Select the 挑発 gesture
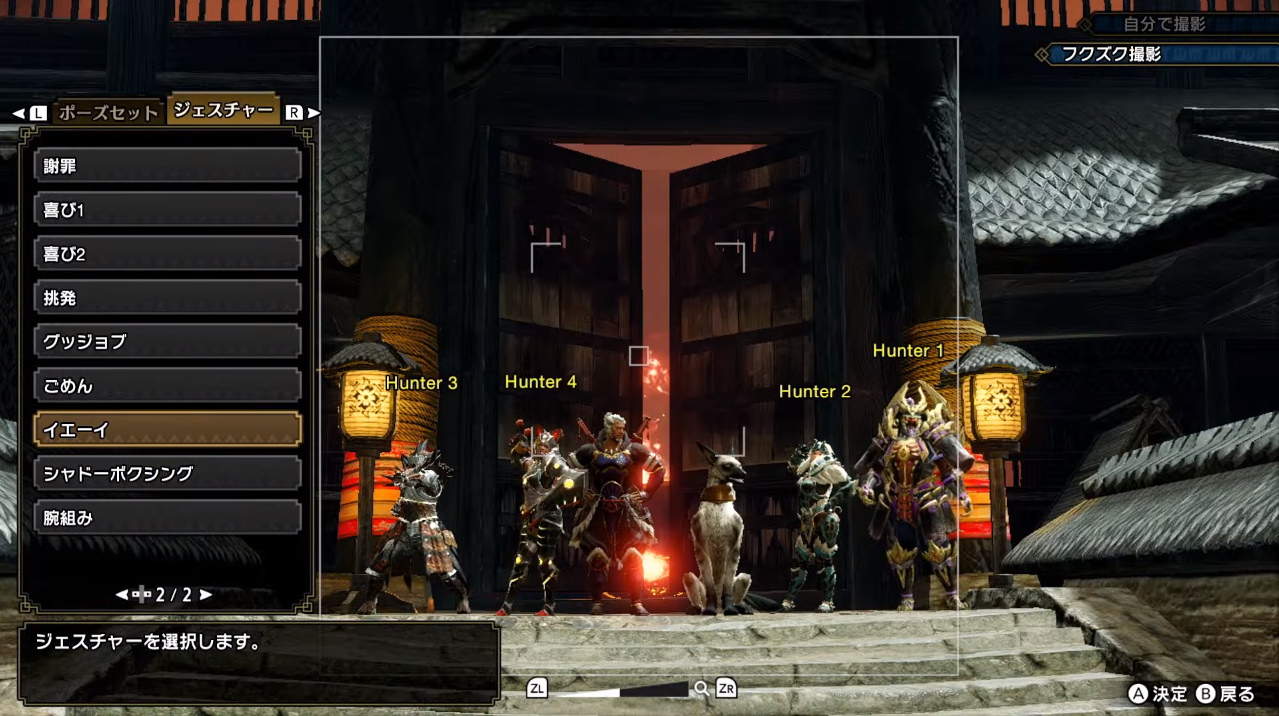This screenshot has height=716, width=1279. (x=168, y=298)
